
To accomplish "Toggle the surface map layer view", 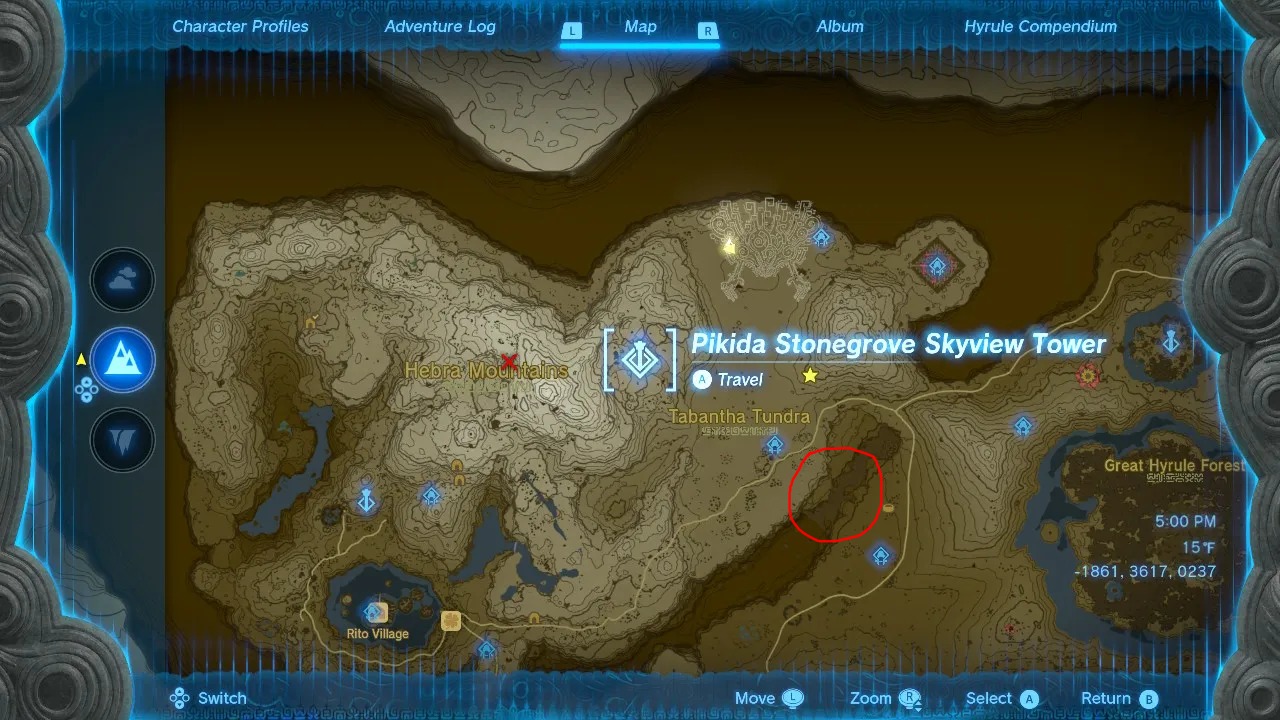I will (x=121, y=361).
